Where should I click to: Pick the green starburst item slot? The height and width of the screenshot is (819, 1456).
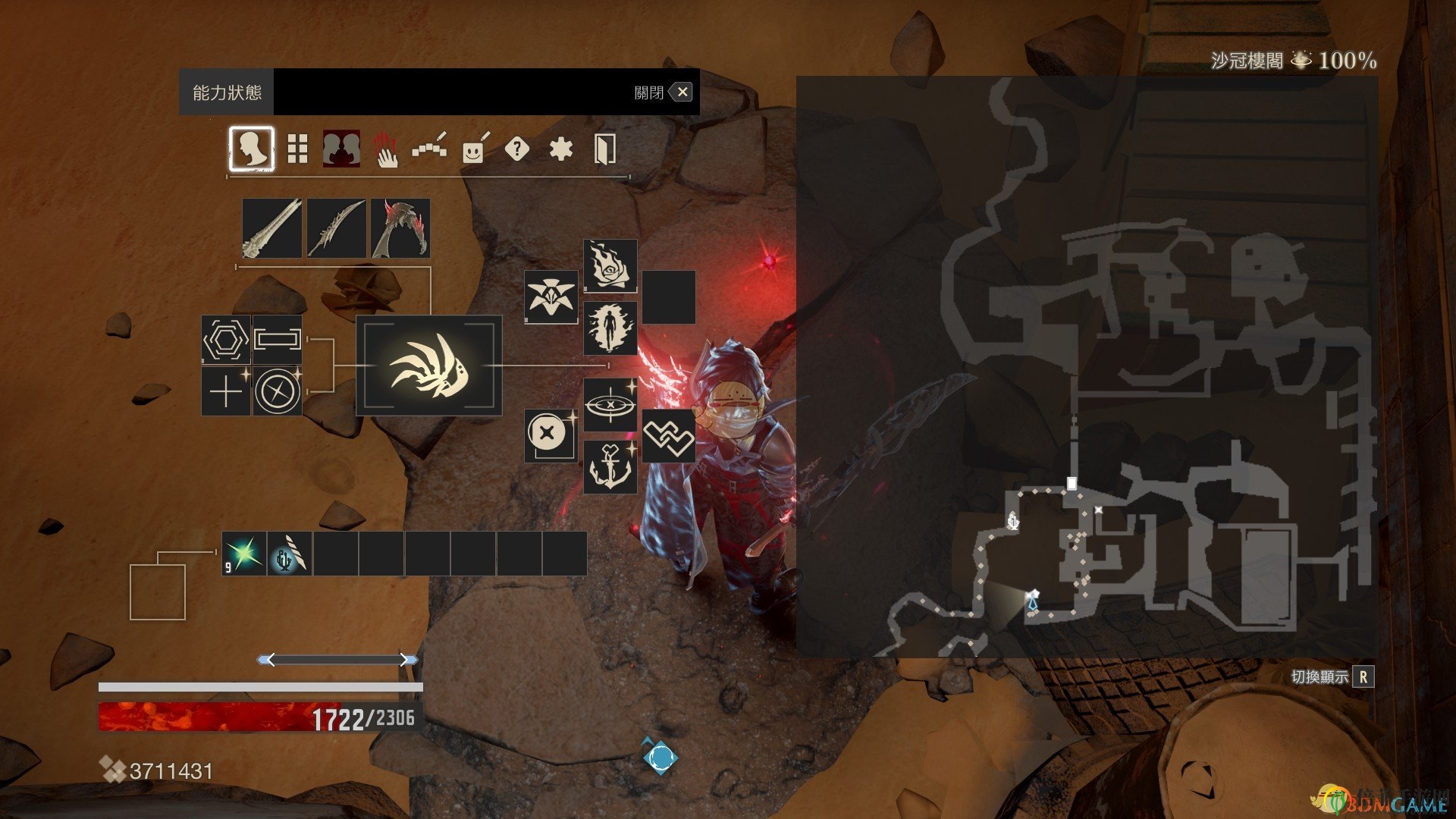(x=244, y=554)
